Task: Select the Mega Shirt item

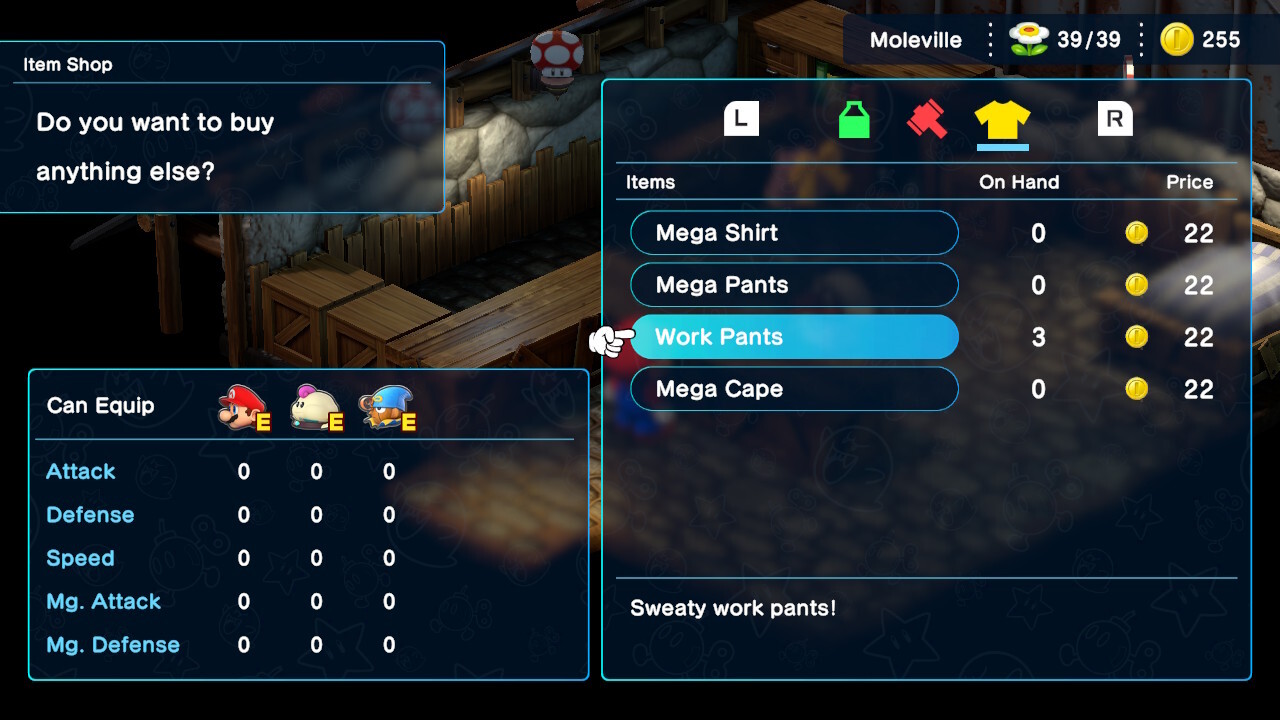Action: pos(794,233)
